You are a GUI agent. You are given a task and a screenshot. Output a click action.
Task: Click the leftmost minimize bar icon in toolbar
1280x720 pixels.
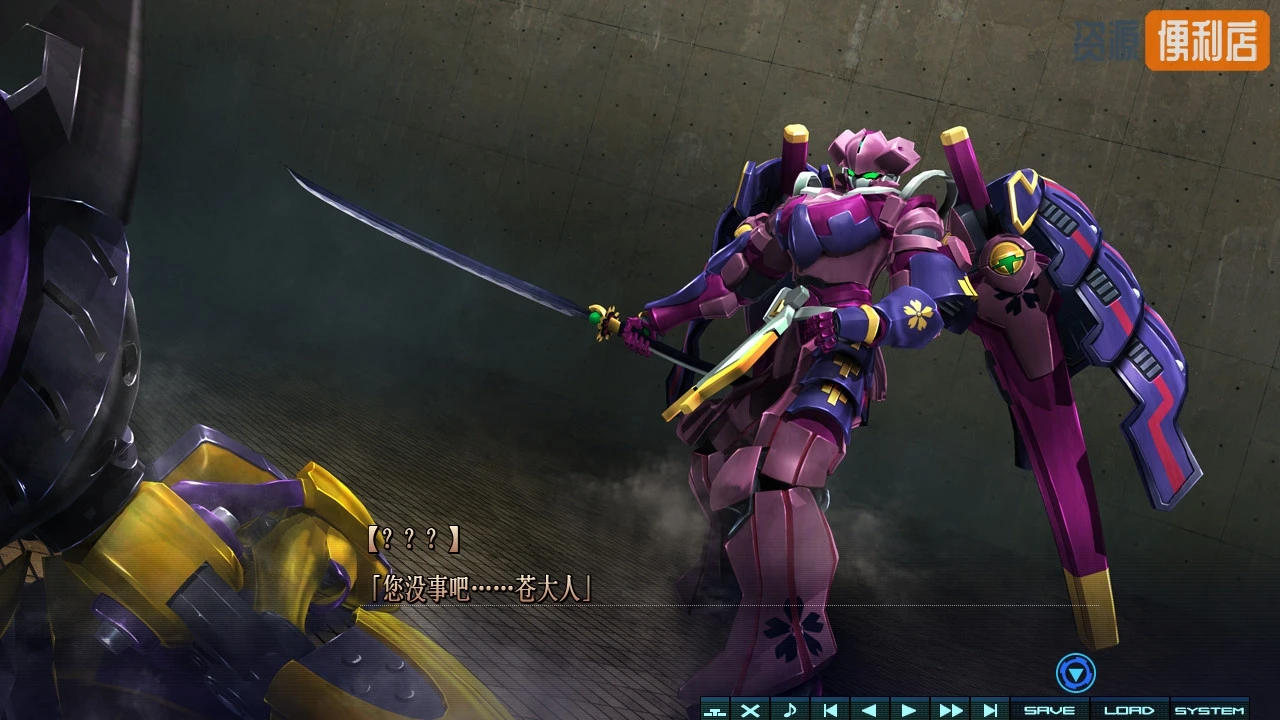pyautogui.click(x=714, y=711)
